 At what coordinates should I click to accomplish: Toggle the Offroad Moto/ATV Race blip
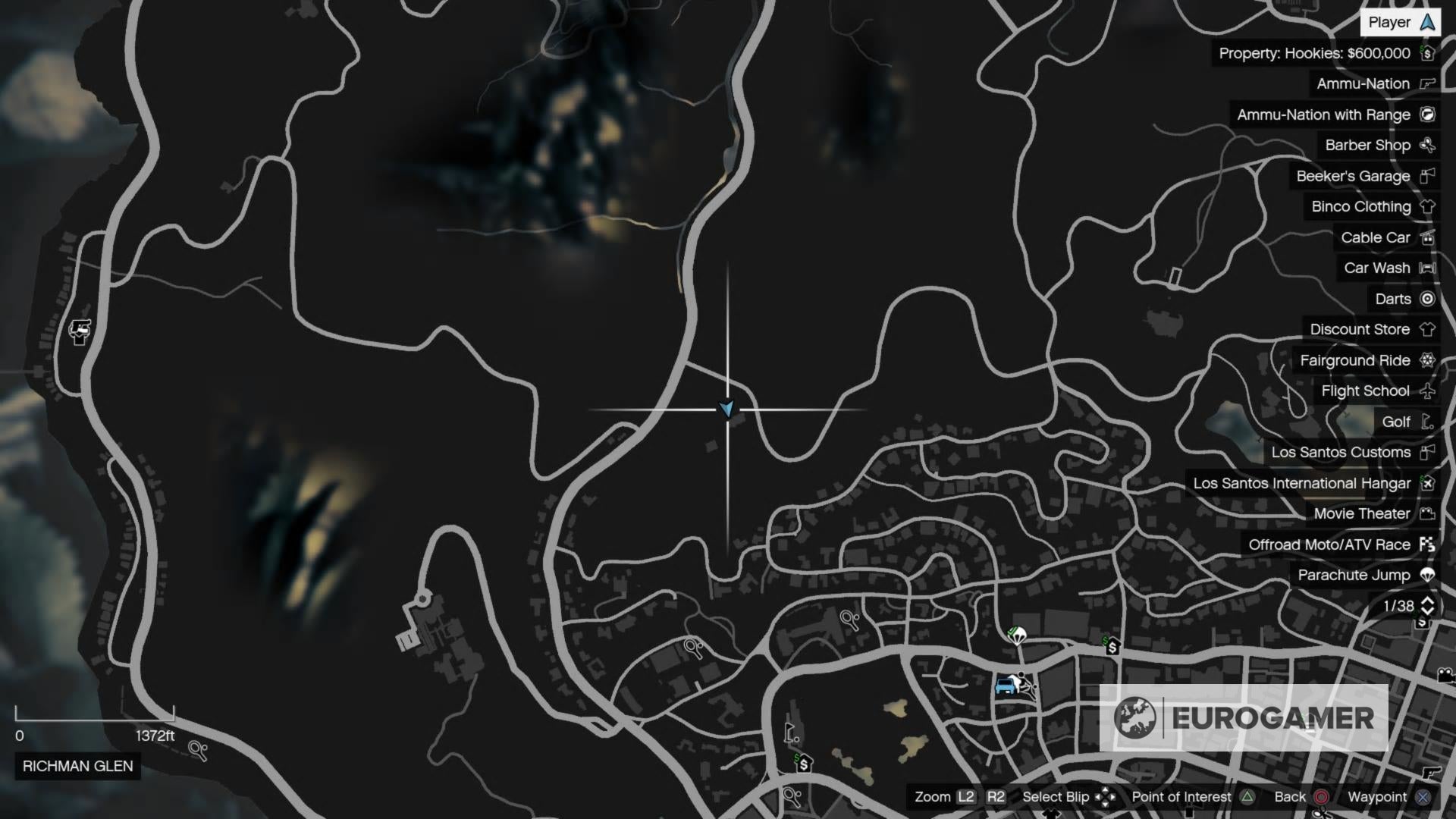pos(1429,544)
